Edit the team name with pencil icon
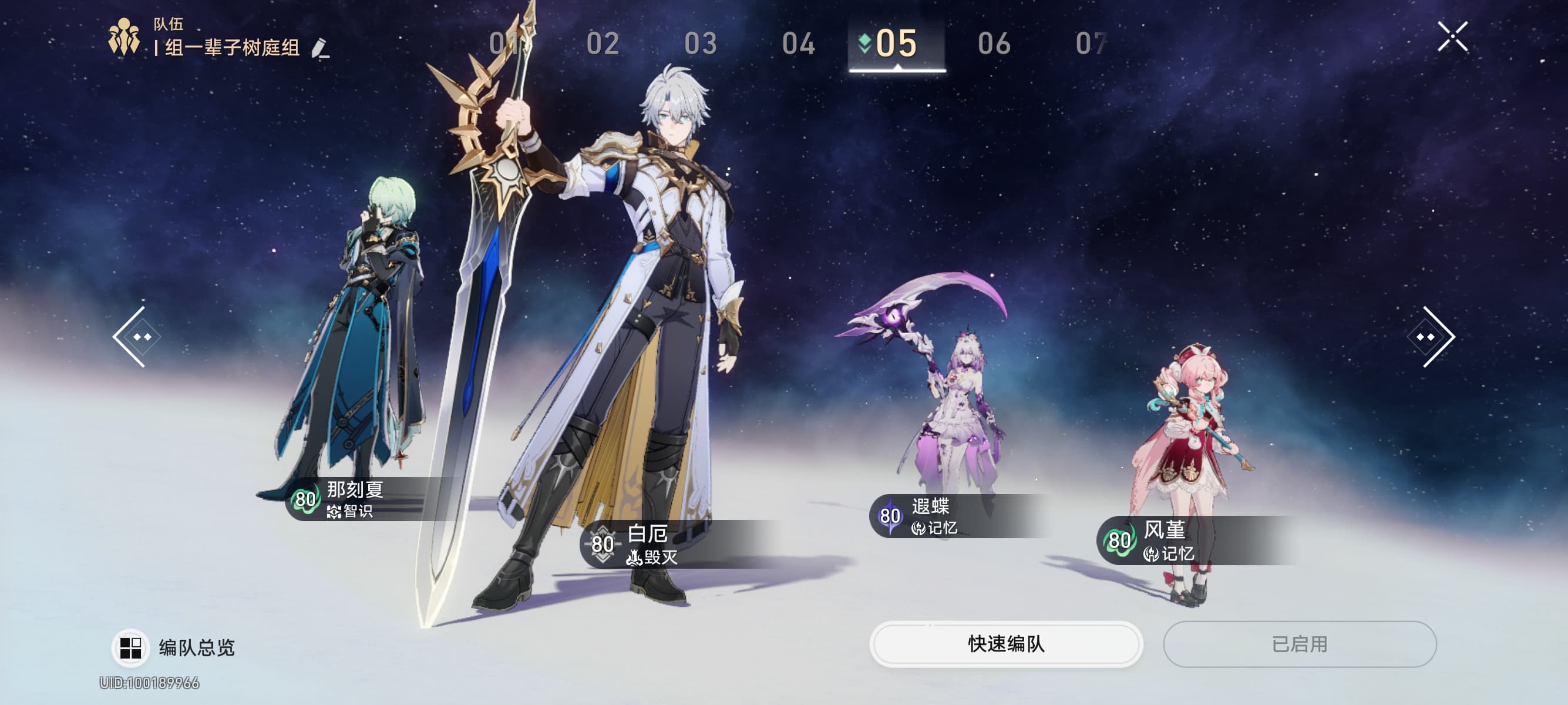This screenshot has height=705, width=1568. [320, 48]
